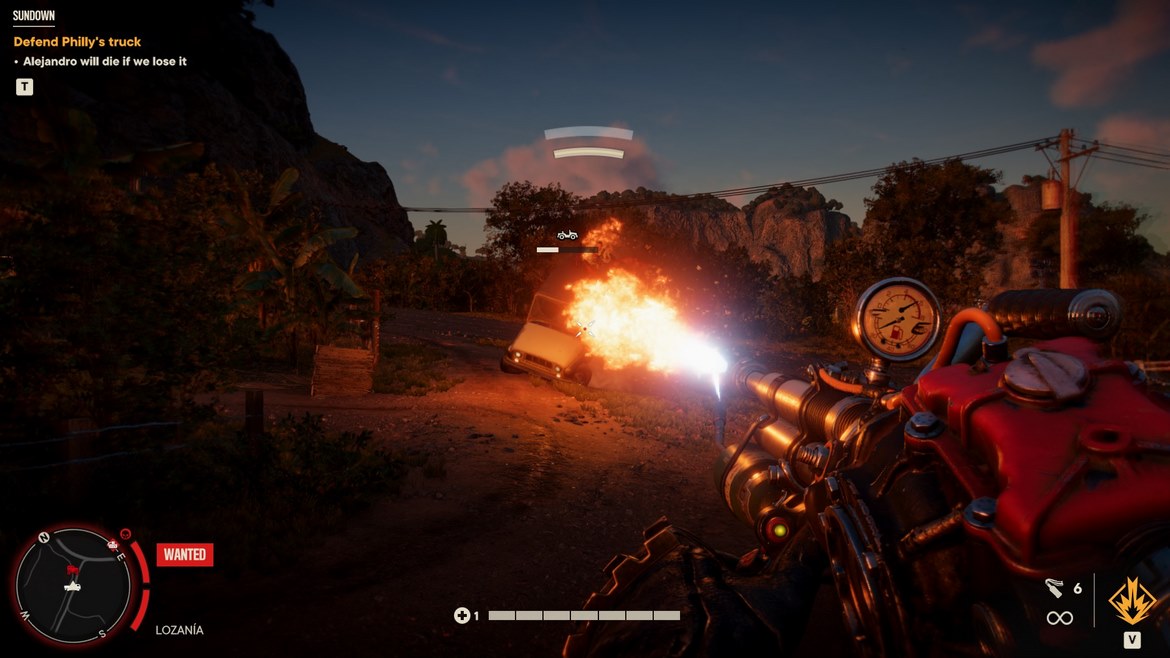Click the vehicle marker above the truck
The width and height of the screenshot is (1170, 658).
tap(567, 235)
